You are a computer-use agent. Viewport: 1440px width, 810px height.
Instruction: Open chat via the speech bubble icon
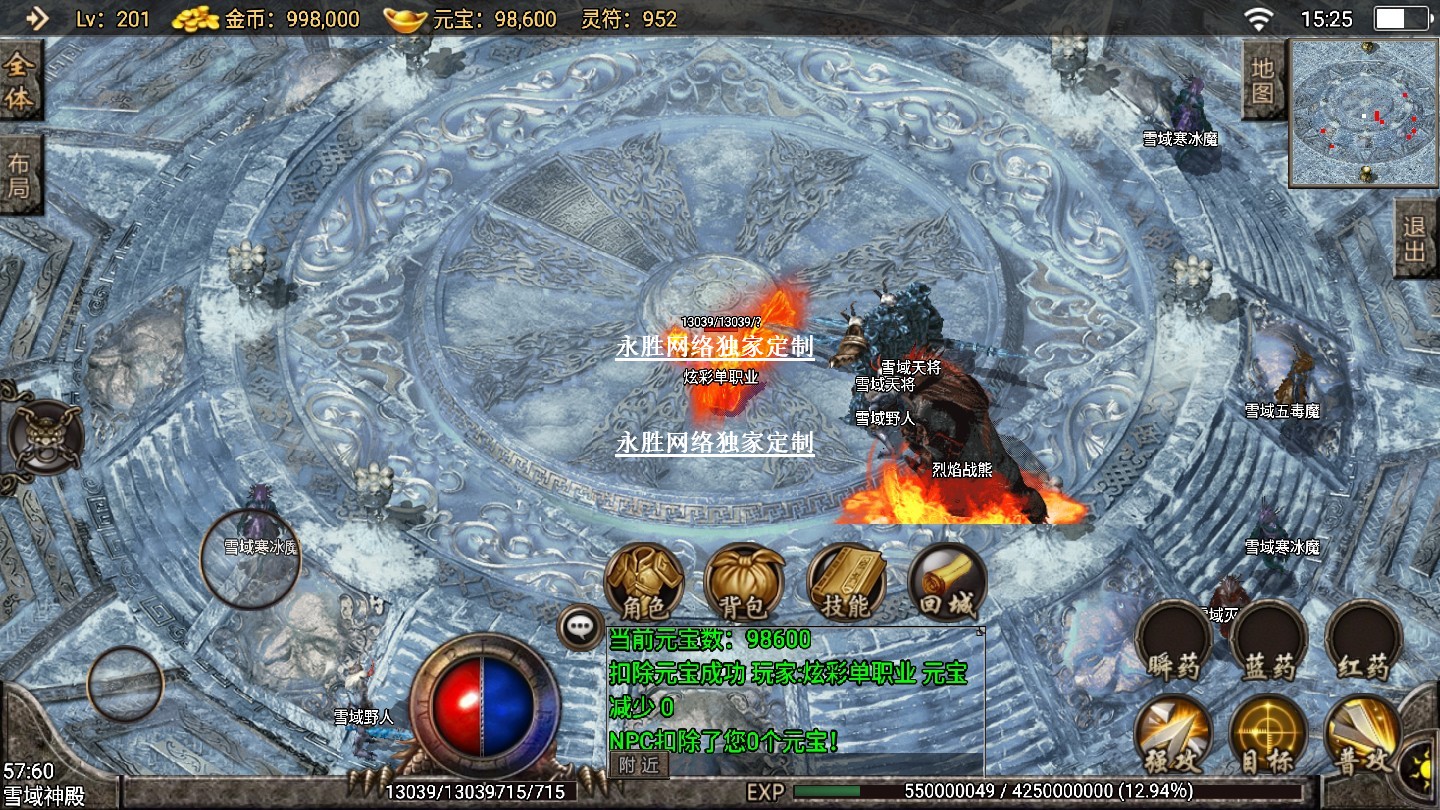point(580,627)
